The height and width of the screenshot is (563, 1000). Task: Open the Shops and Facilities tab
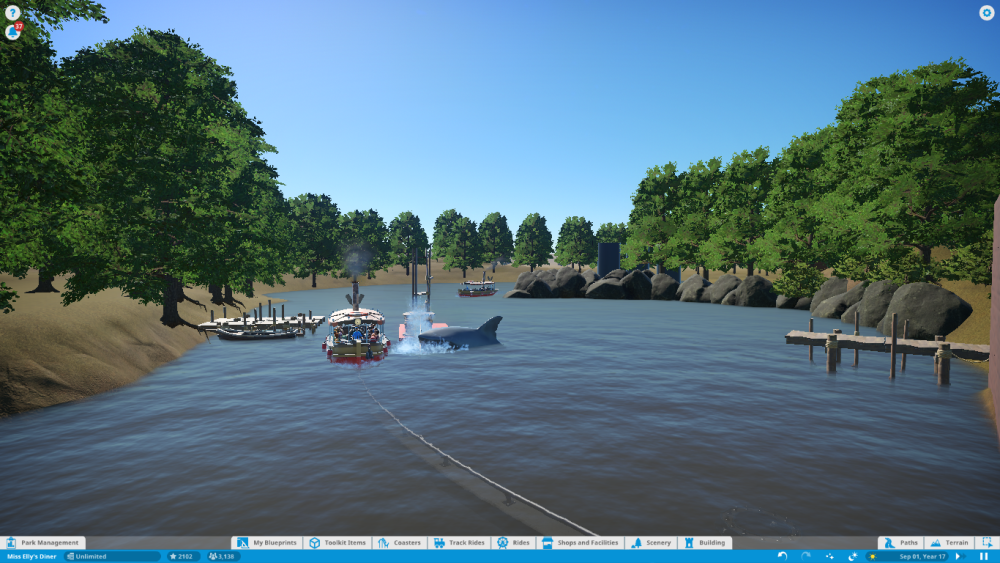click(580, 543)
